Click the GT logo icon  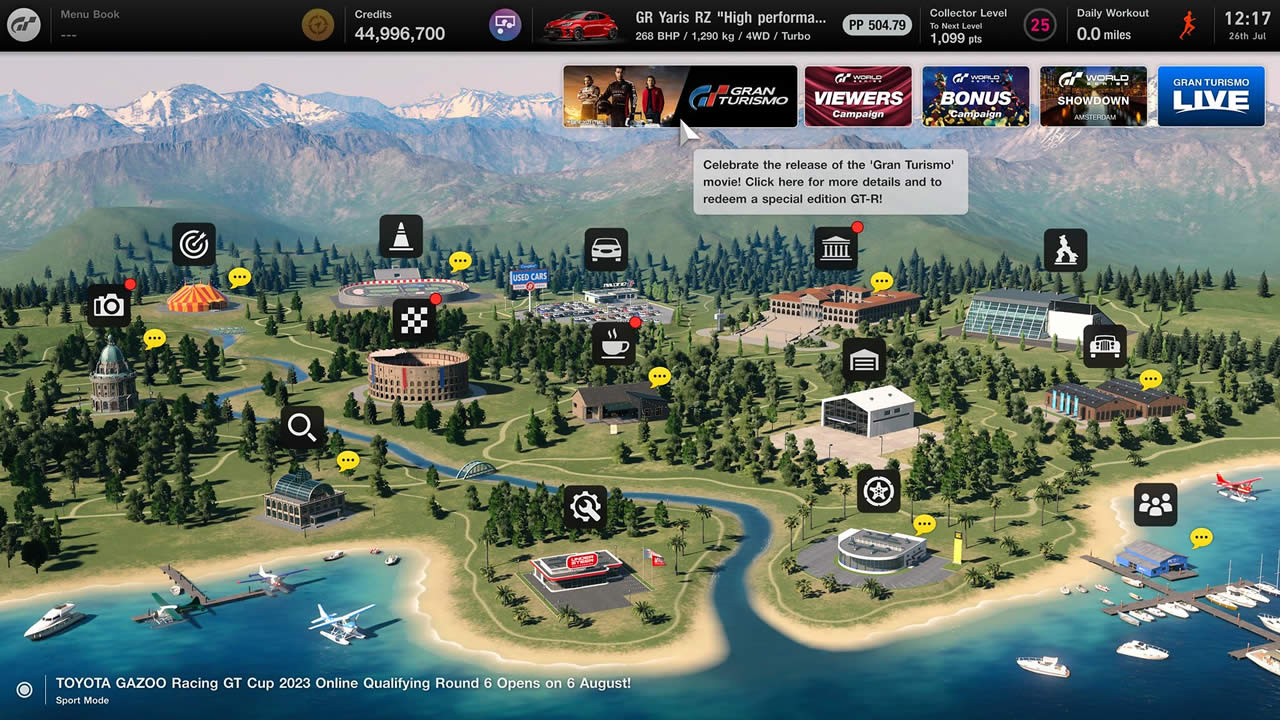coord(24,24)
